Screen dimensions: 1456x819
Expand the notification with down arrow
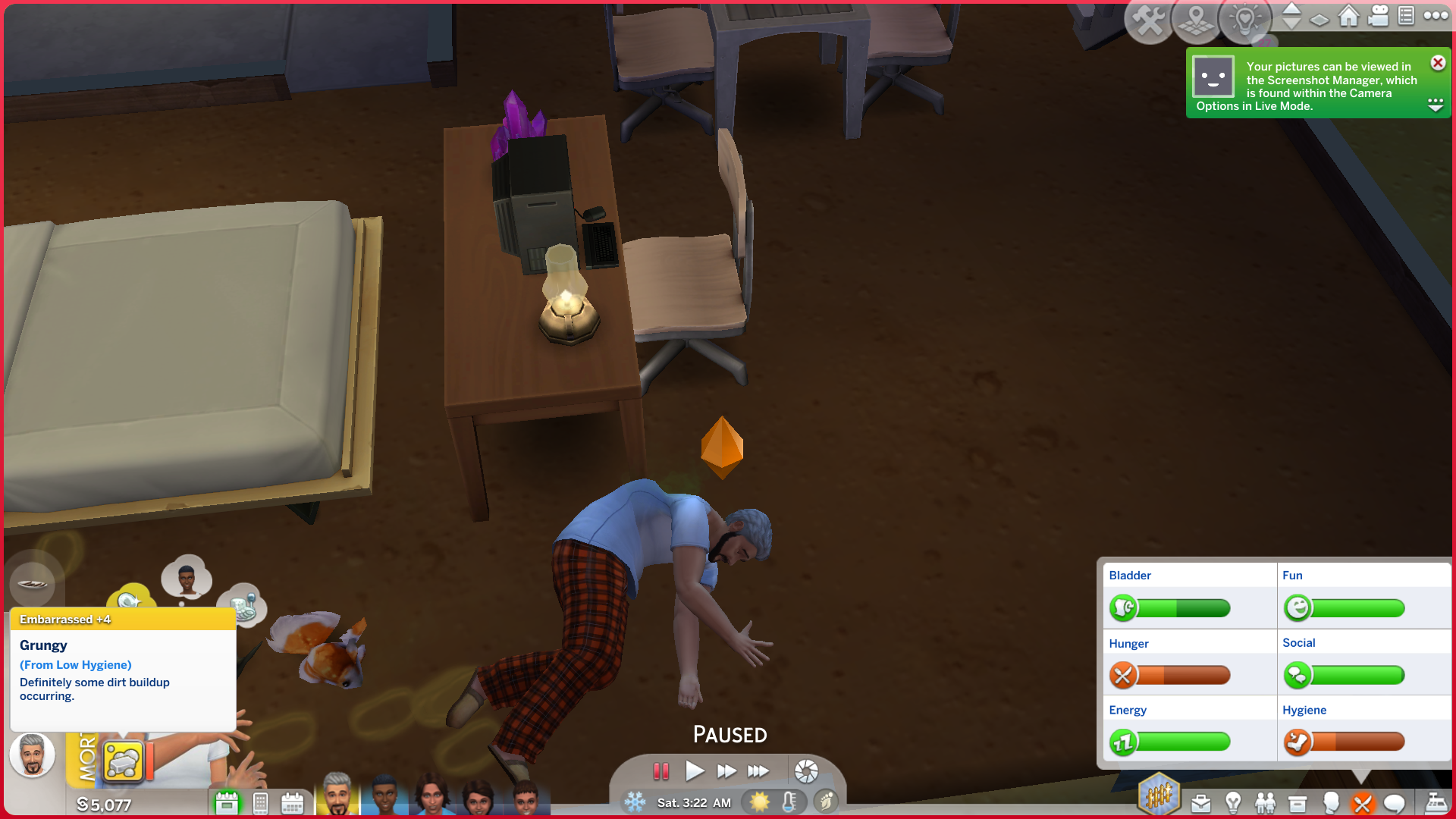(1435, 105)
